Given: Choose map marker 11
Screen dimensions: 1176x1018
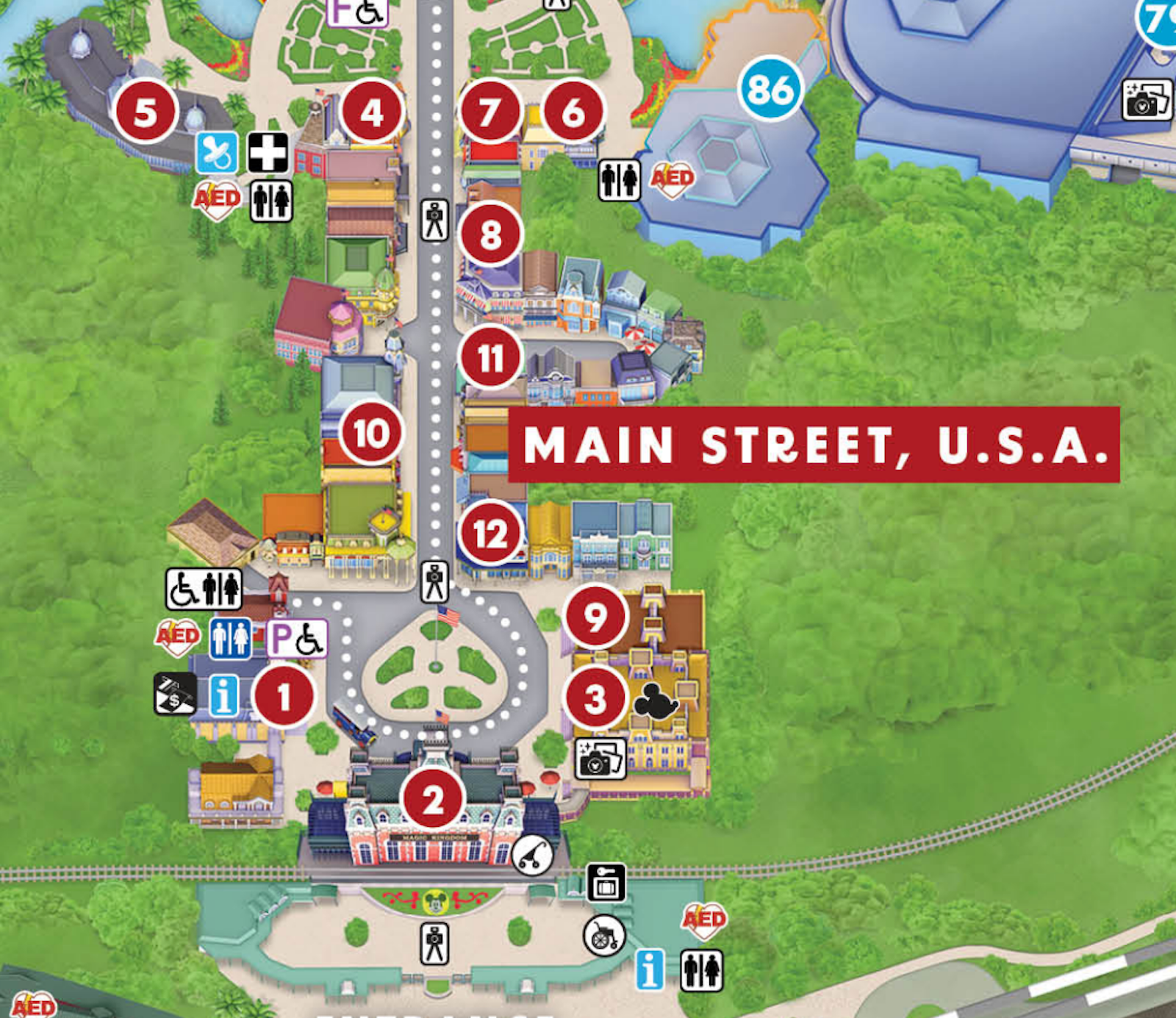Looking at the screenshot, I should point(490,359).
